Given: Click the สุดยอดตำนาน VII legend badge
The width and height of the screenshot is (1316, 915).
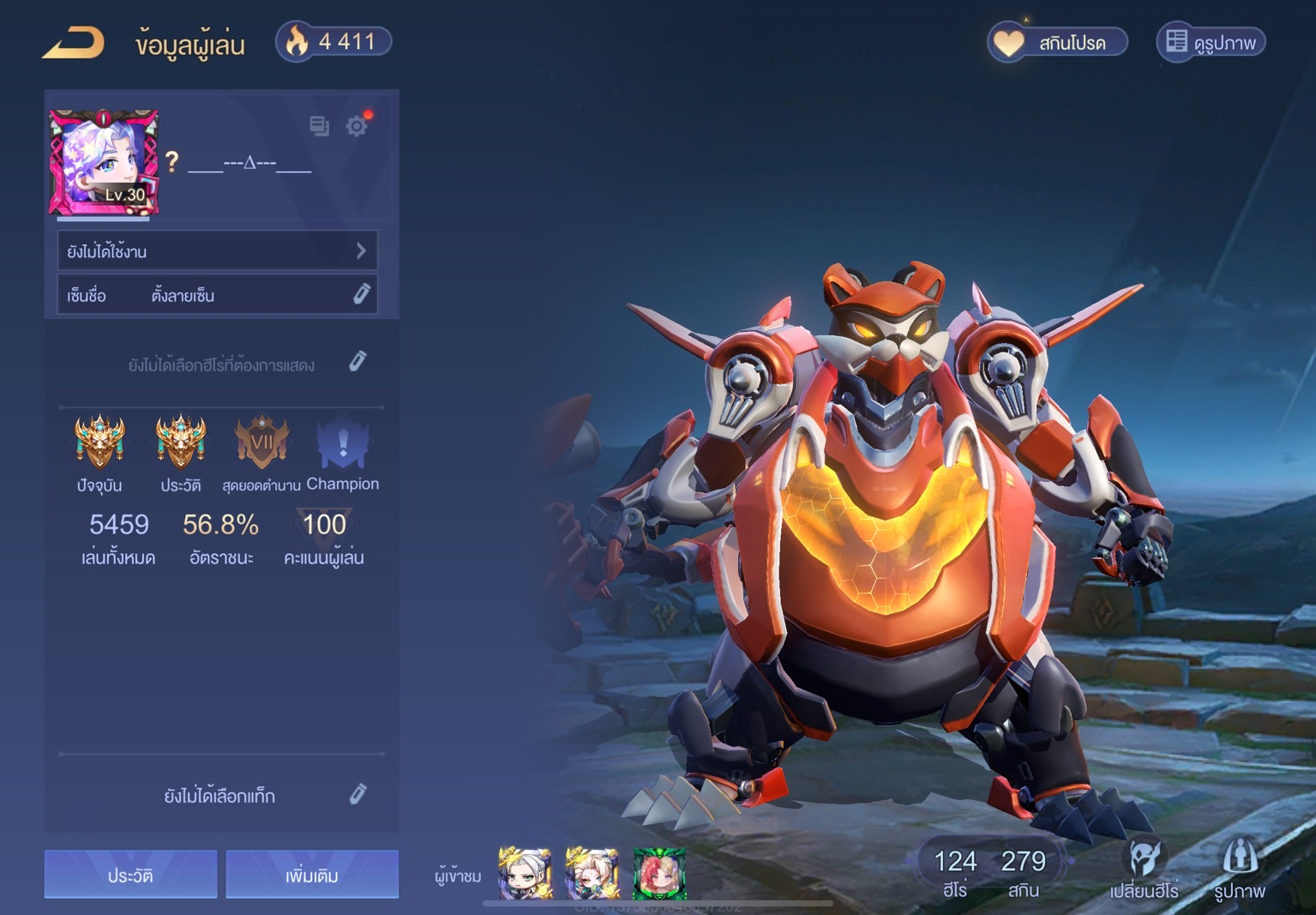Looking at the screenshot, I should pyautogui.click(x=261, y=441).
